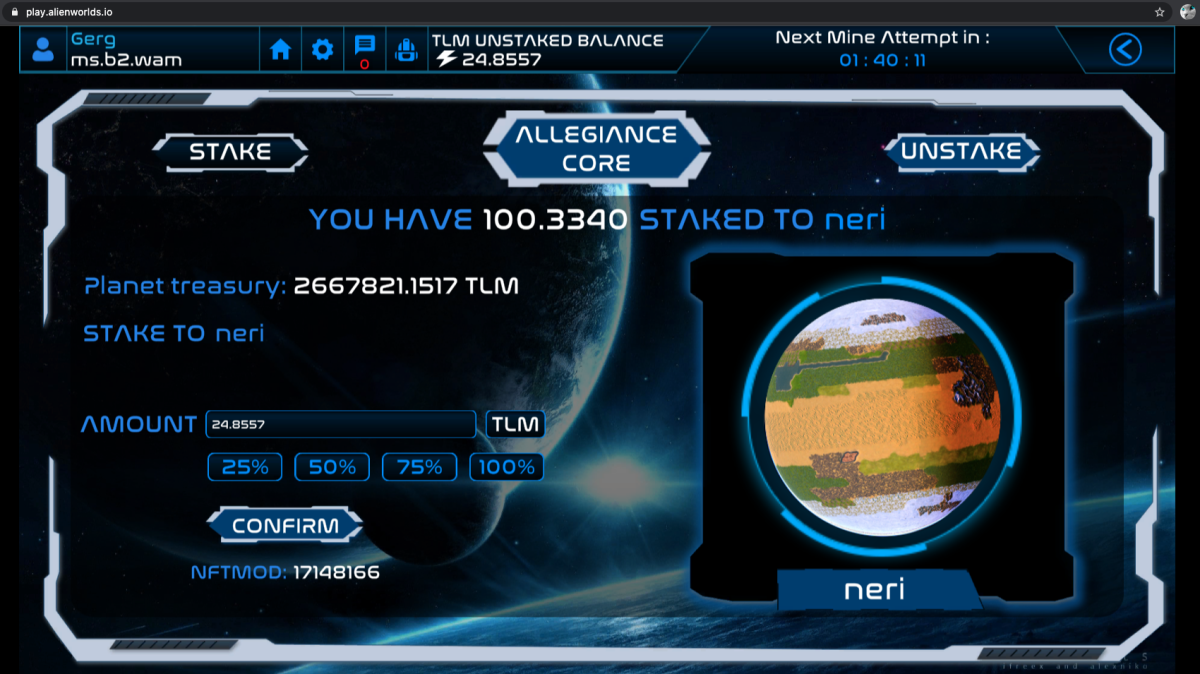1200x674 pixels.
Task: Confirm the stake amount
Action: coord(285,525)
